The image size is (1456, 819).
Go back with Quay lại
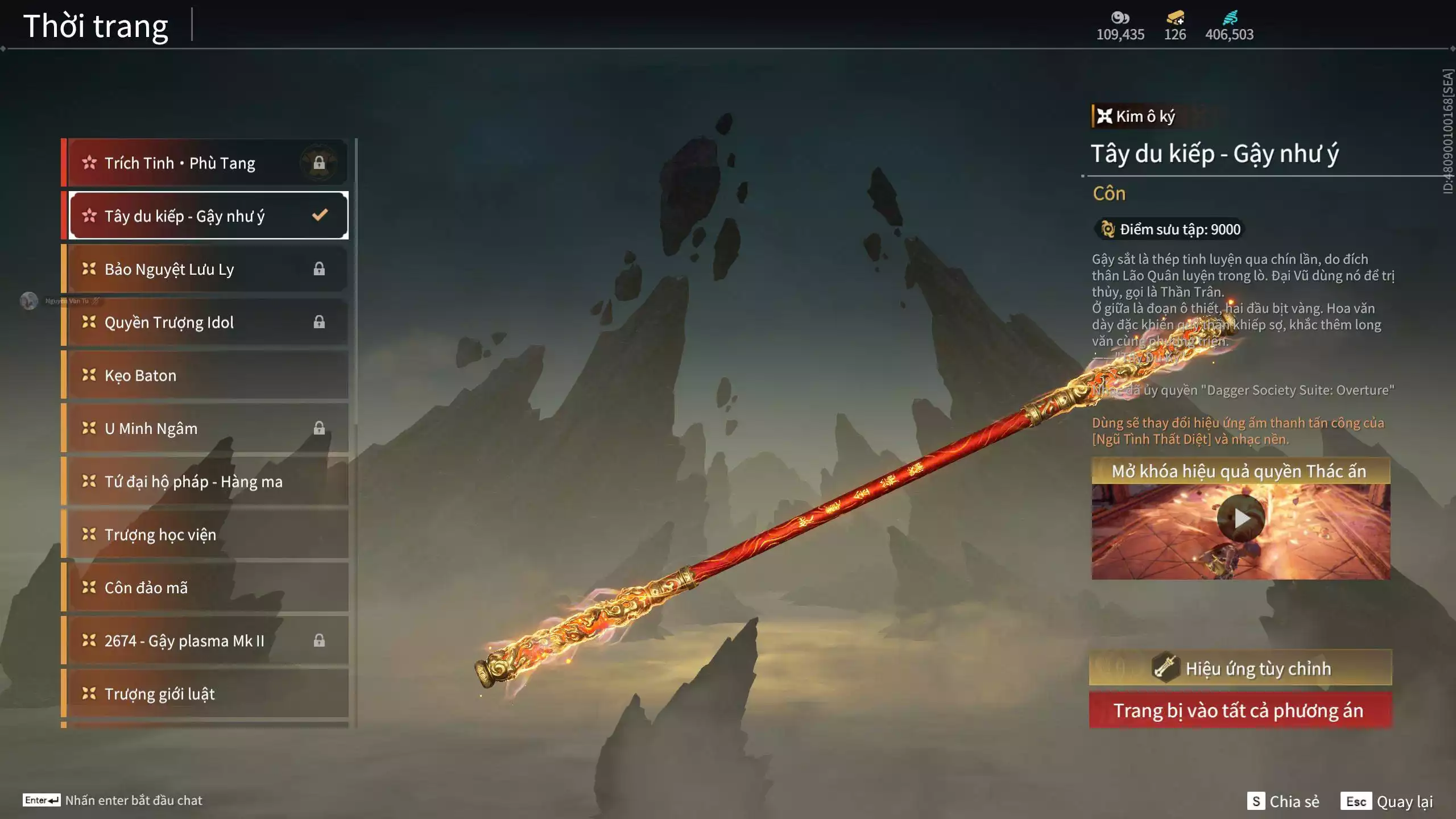(x=1387, y=801)
